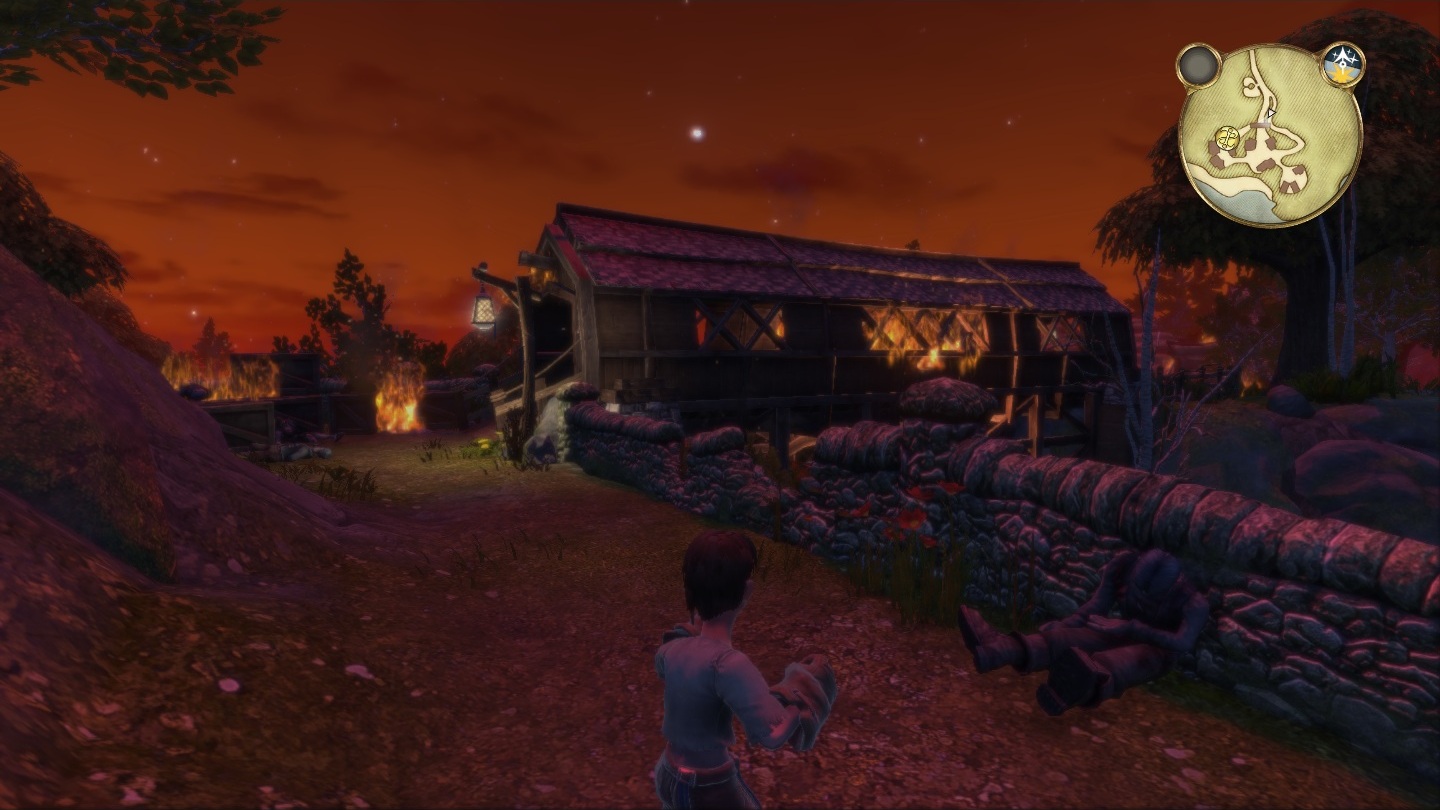Viewport: 1440px width, 810px height.
Task: Click the day-night clock icon
Action: (x=1342, y=64)
